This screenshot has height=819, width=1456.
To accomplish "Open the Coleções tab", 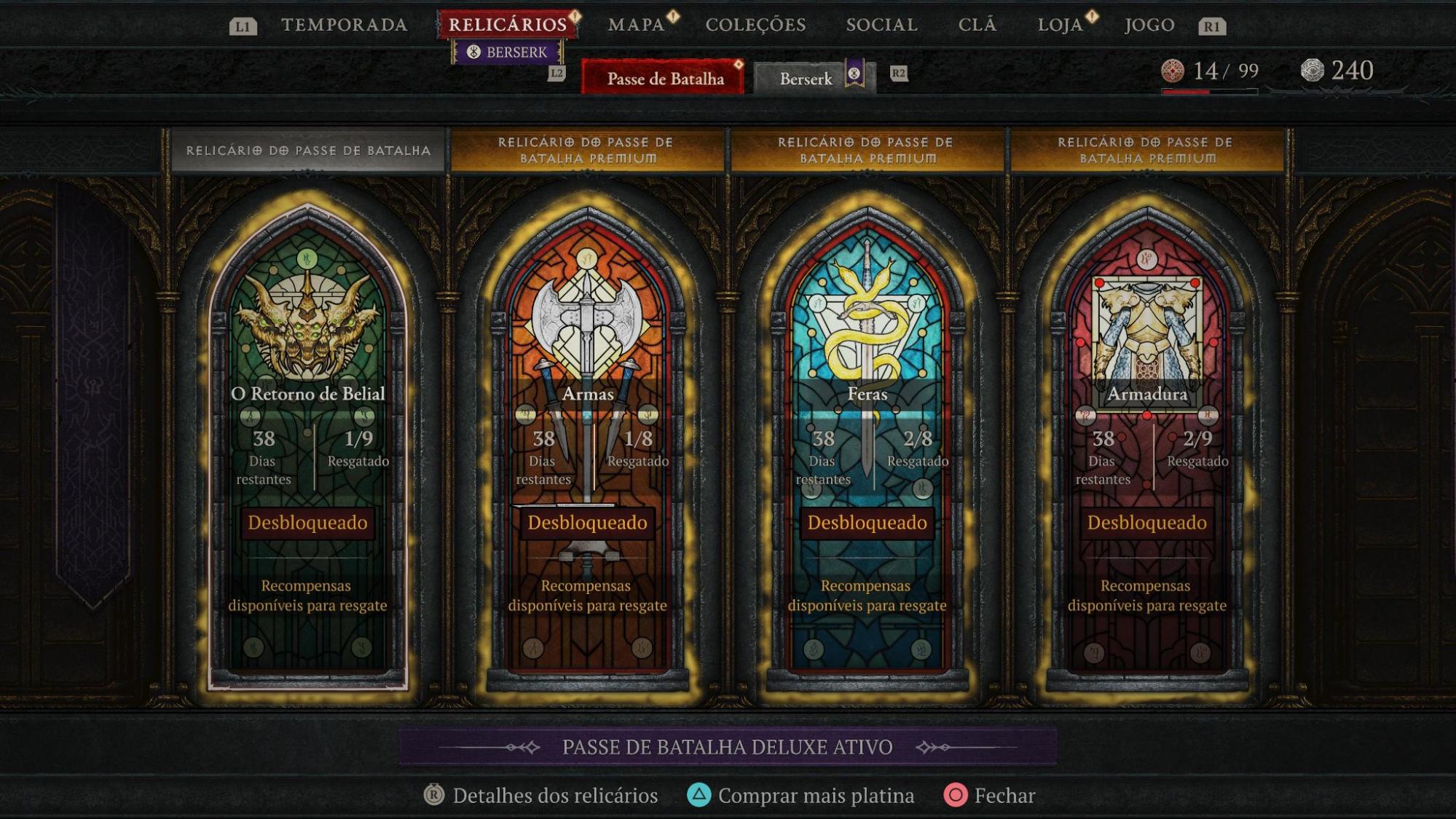I will click(755, 25).
